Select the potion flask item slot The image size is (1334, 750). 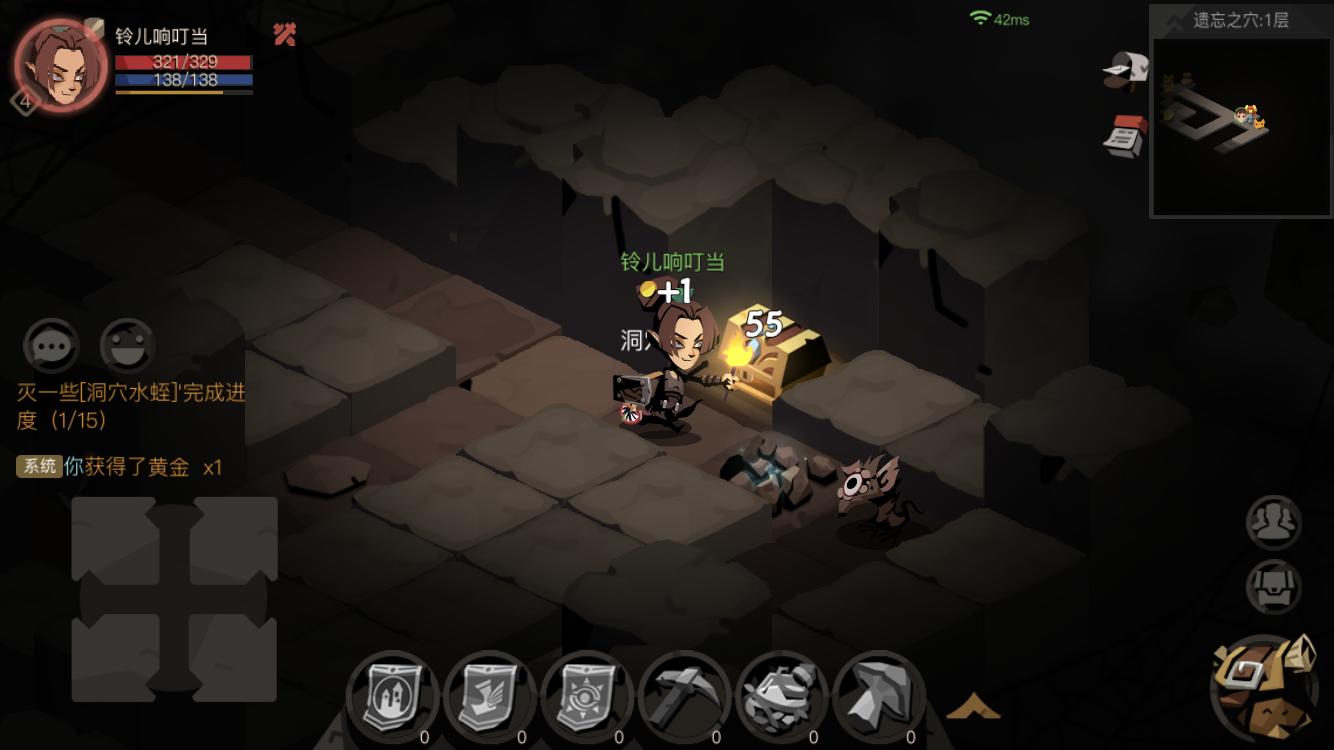pos(780,695)
